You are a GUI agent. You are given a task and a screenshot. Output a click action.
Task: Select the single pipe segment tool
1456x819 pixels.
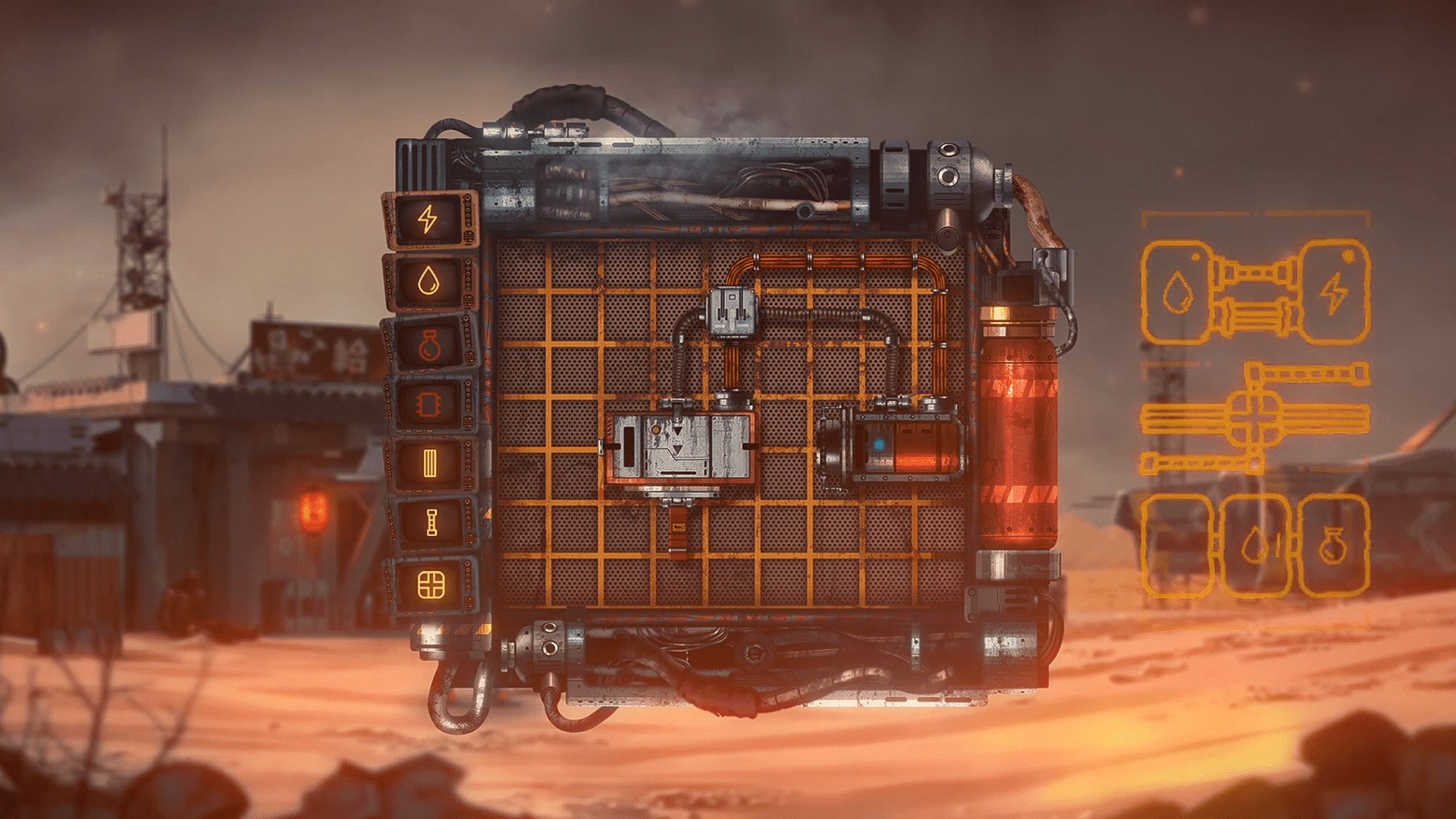coord(431,523)
